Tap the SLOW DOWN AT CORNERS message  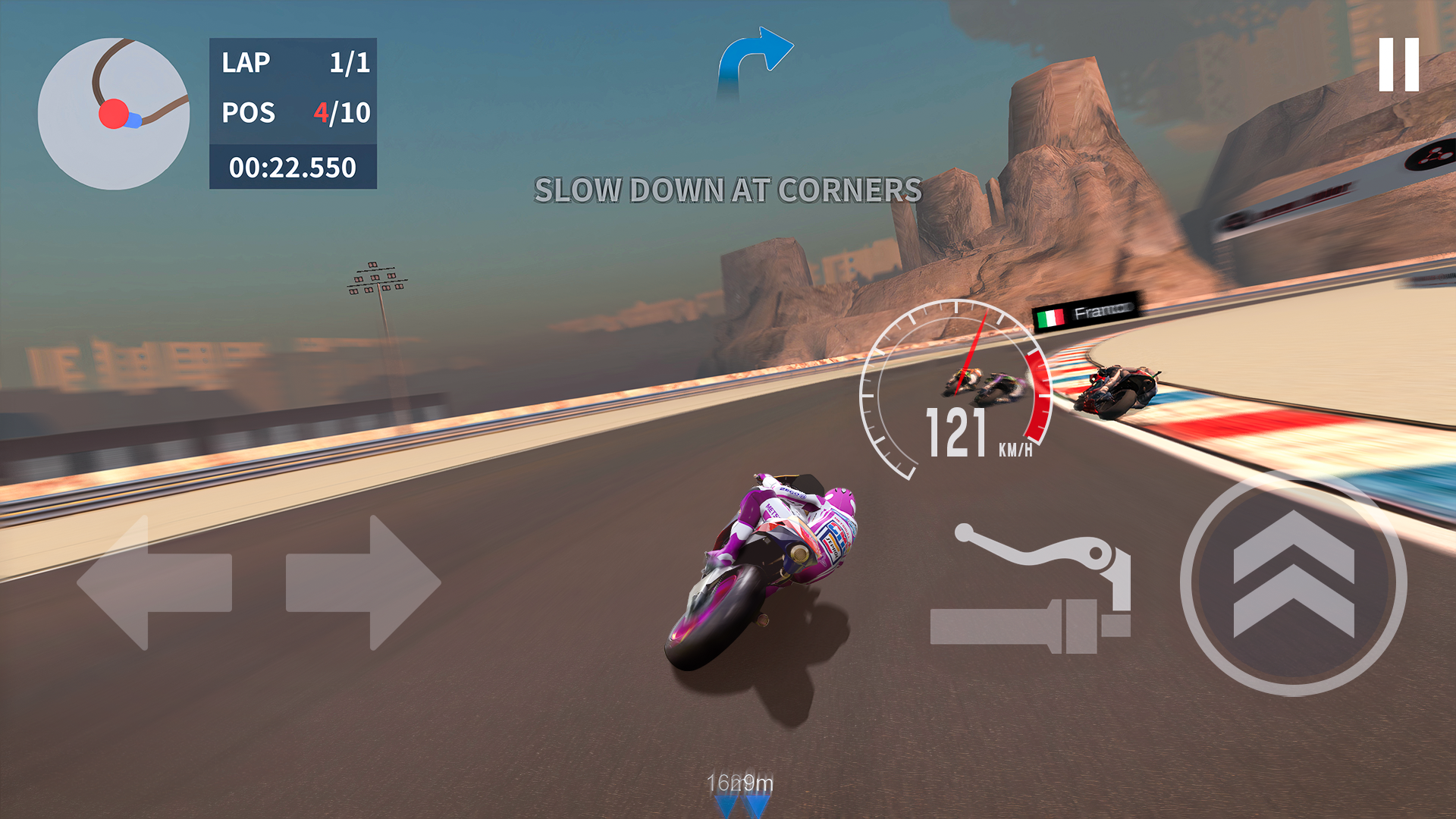(x=726, y=191)
